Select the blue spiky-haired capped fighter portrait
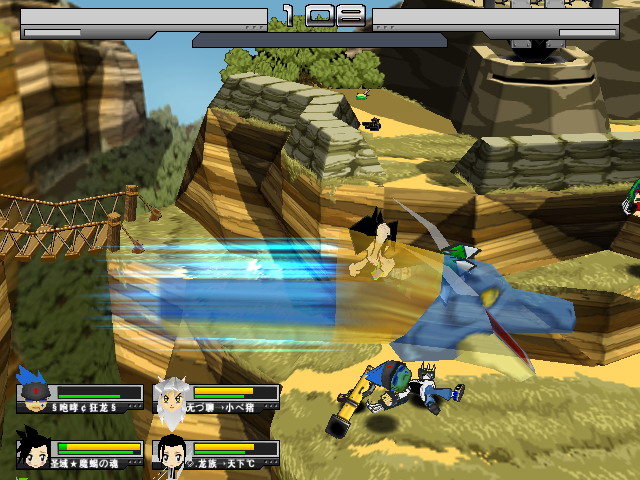Screen dimensions: 640x480 (34, 391)
